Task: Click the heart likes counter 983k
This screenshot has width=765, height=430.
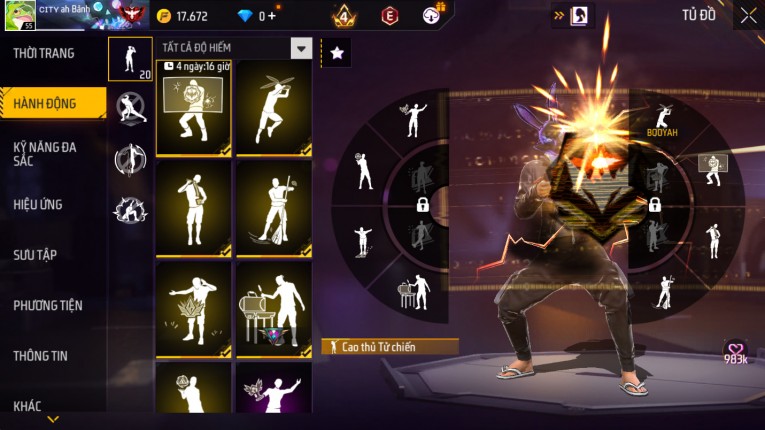Action: tap(736, 352)
